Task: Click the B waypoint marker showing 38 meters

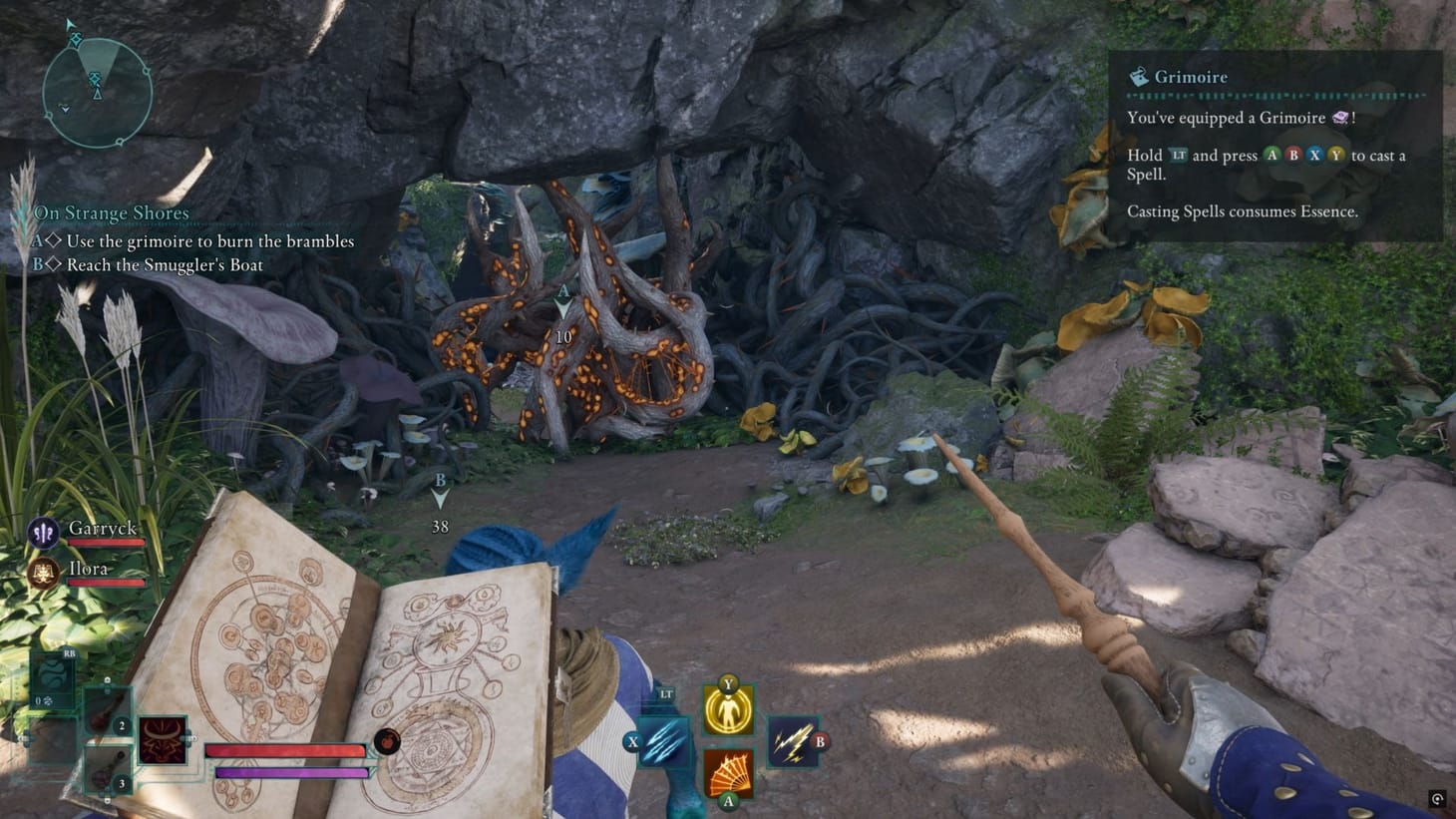Action: [x=439, y=490]
